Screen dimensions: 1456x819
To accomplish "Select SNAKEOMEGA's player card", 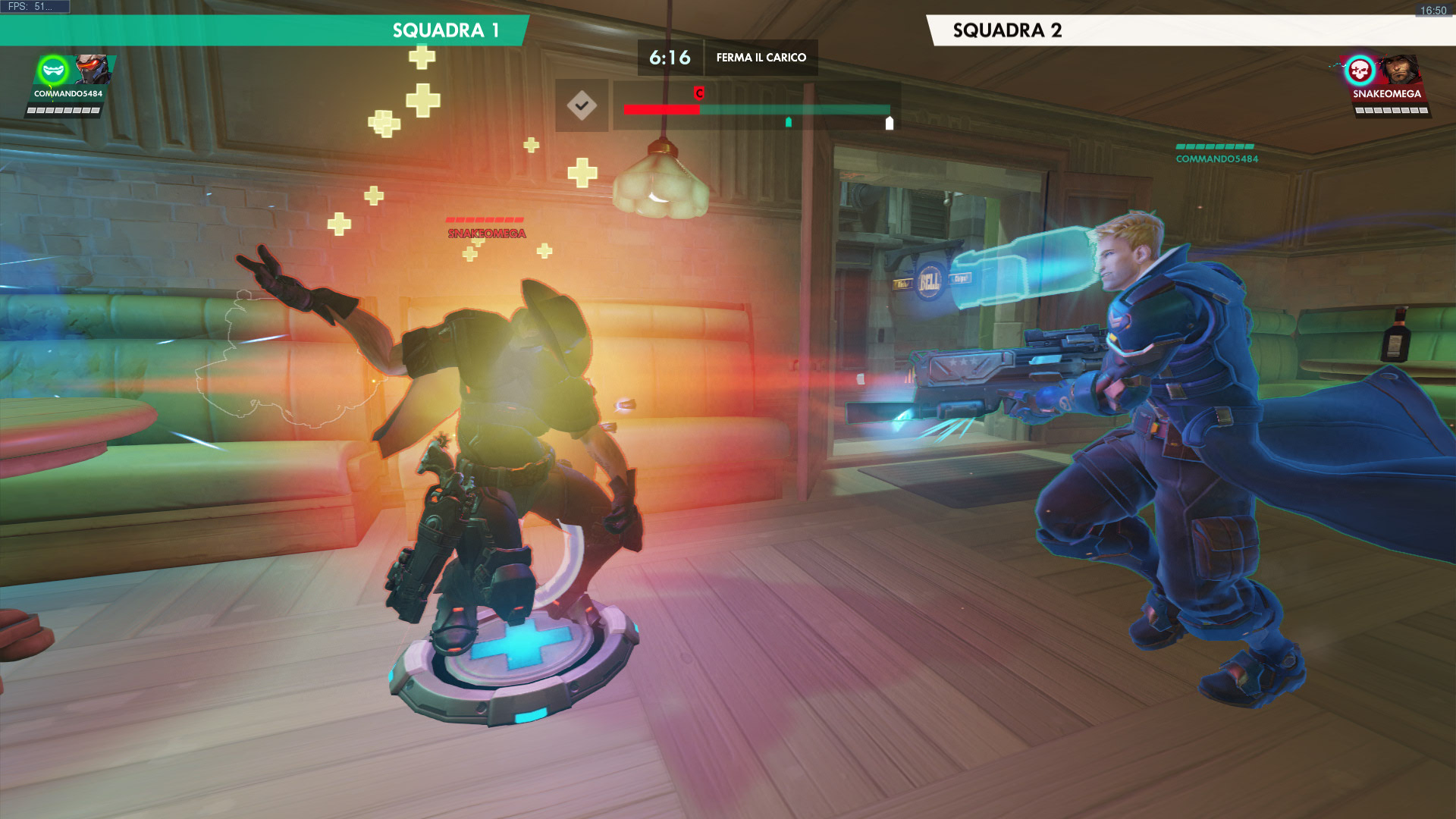I will coord(1386,85).
